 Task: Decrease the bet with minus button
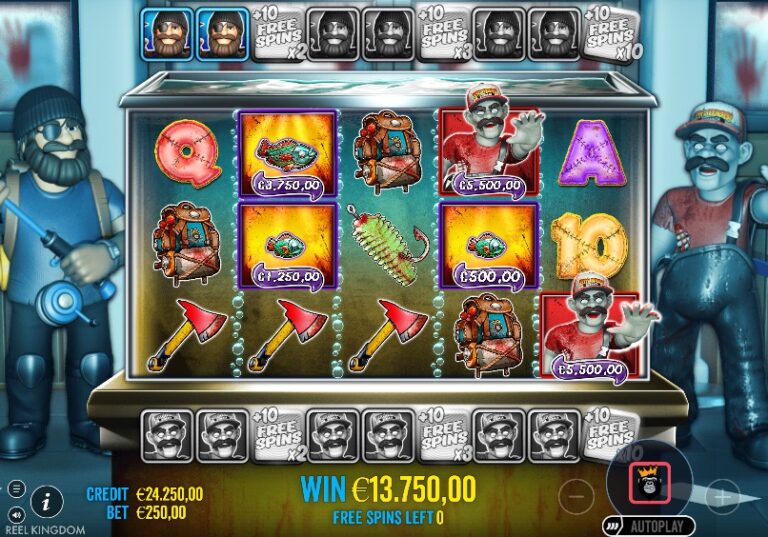(x=576, y=492)
